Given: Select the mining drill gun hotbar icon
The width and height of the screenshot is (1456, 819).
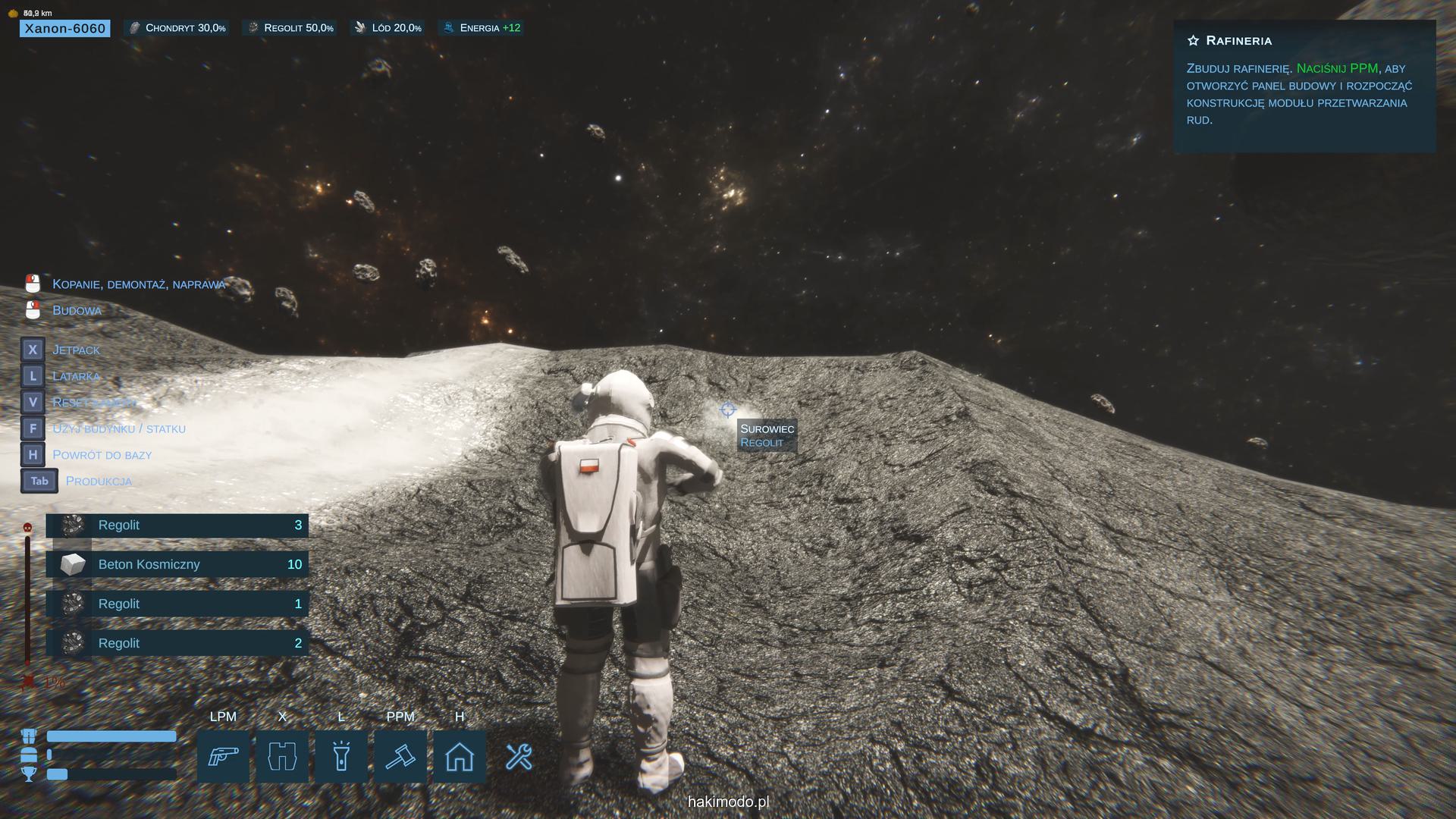Looking at the screenshot, I should 223,756.
